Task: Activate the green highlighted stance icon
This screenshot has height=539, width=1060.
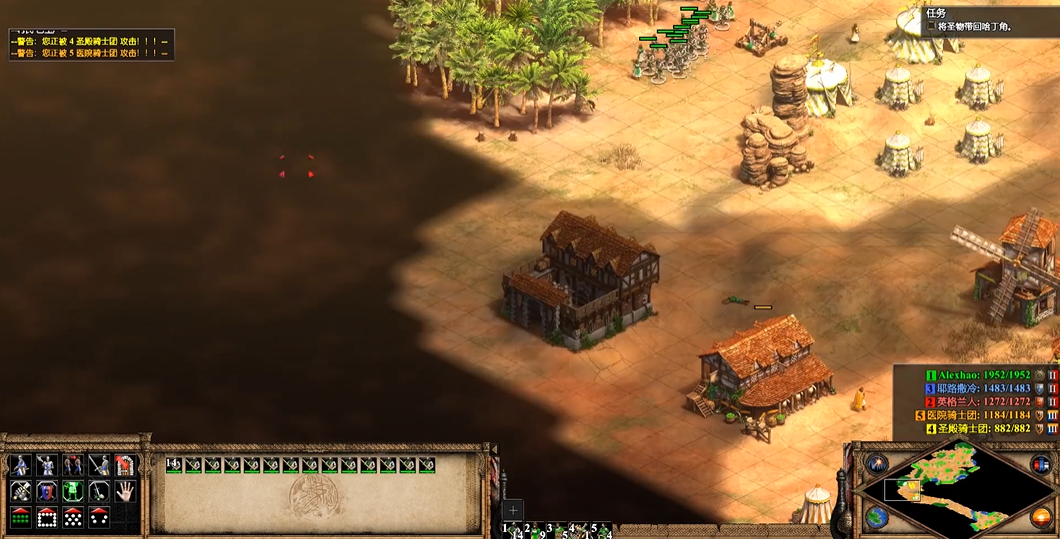Action: click(x=73, y=491)
